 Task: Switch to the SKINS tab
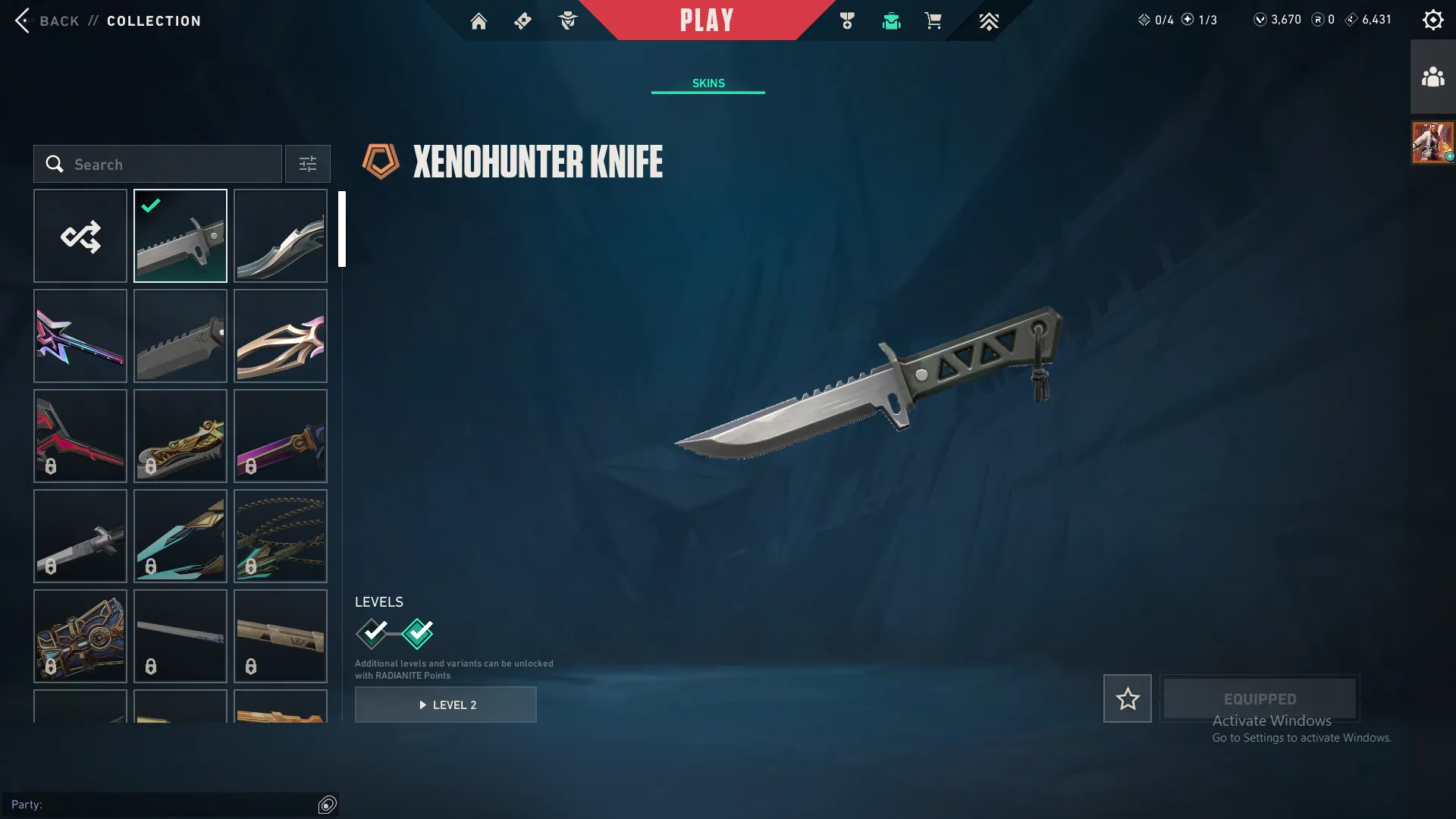click(x=708, y=83)
